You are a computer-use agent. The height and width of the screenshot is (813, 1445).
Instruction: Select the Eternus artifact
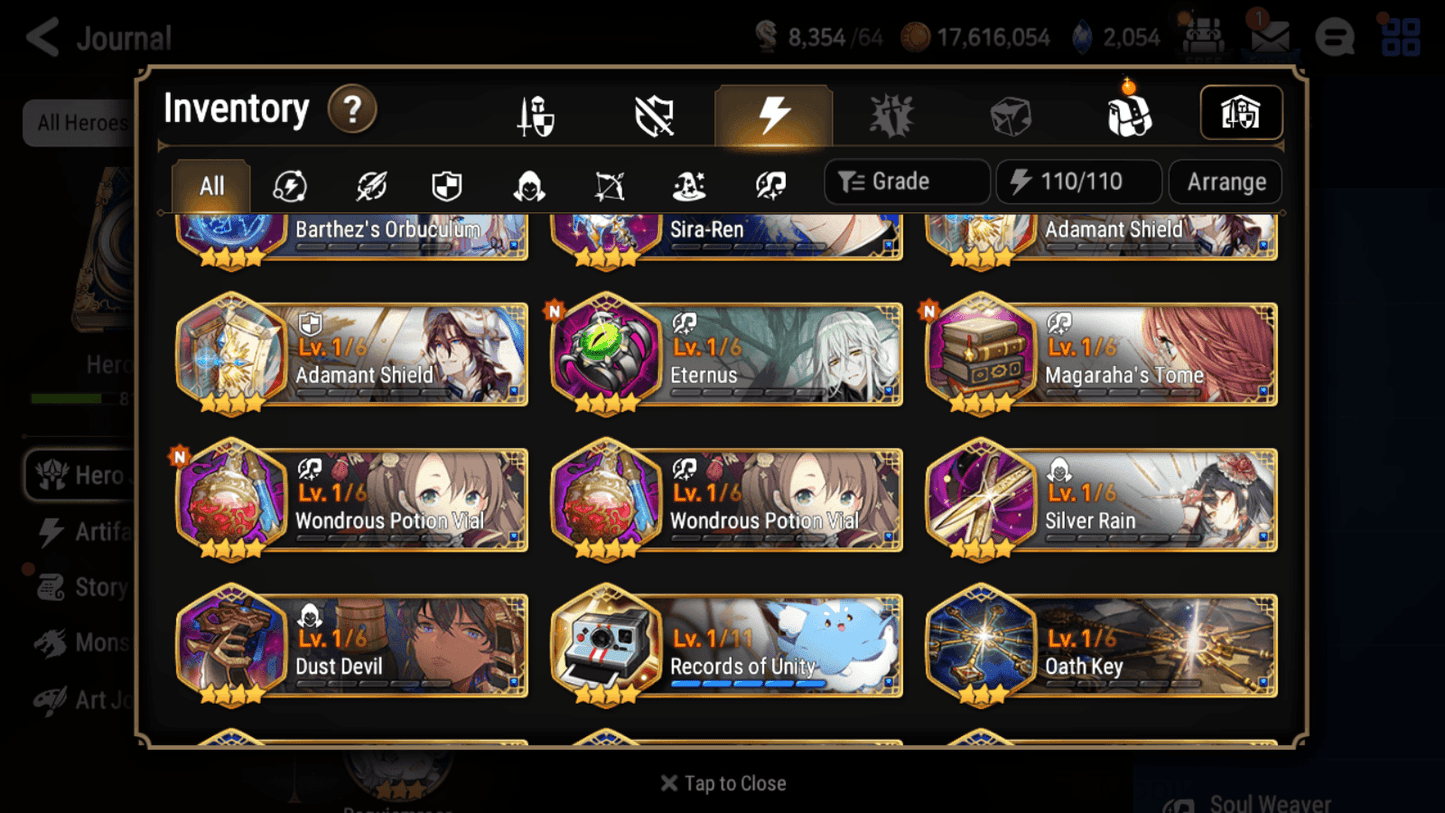coord(726,355)
